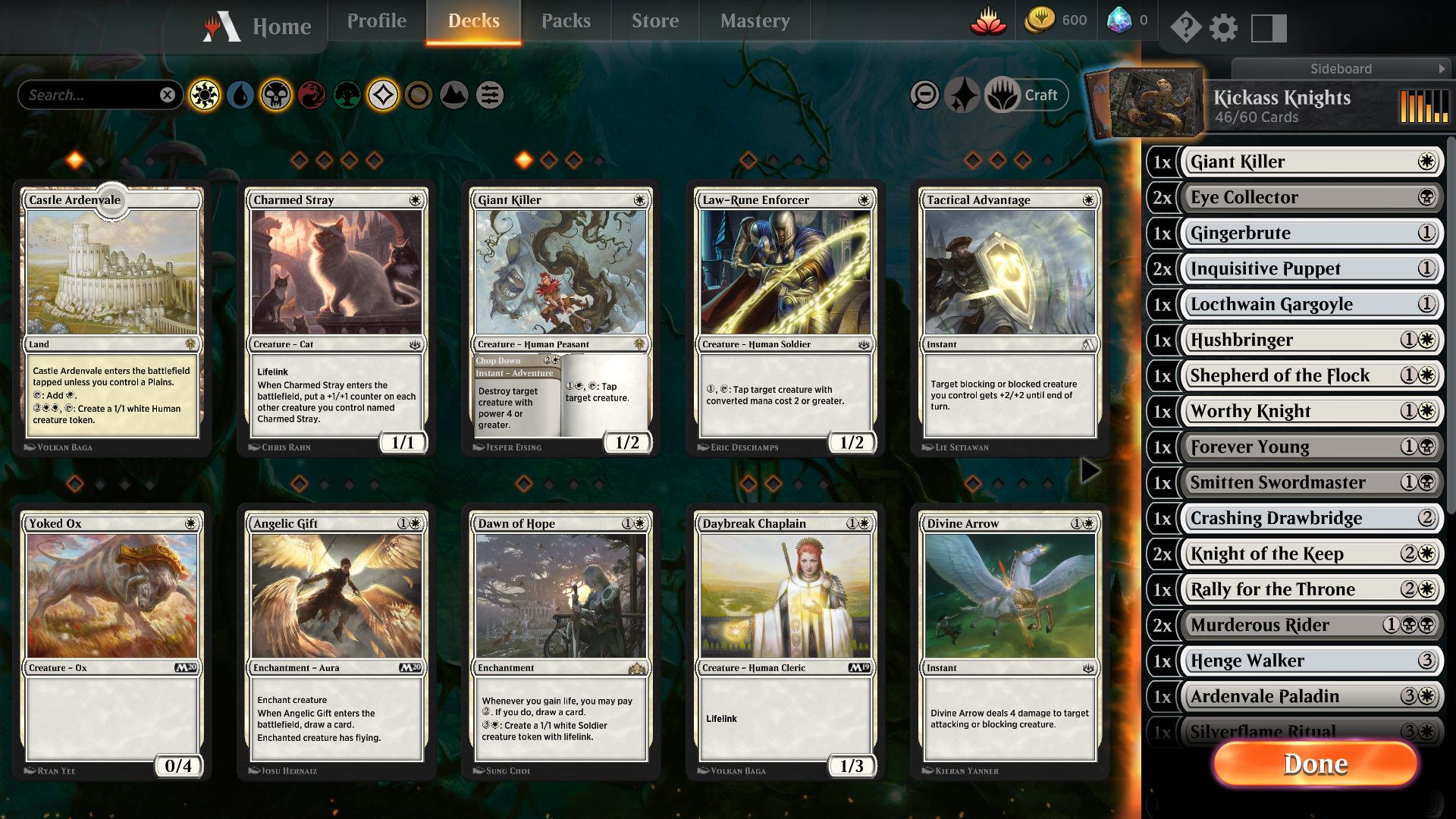Toggle hiding of uncollected cards
This screenshot has height=819, width=1456.
[925, 95]
